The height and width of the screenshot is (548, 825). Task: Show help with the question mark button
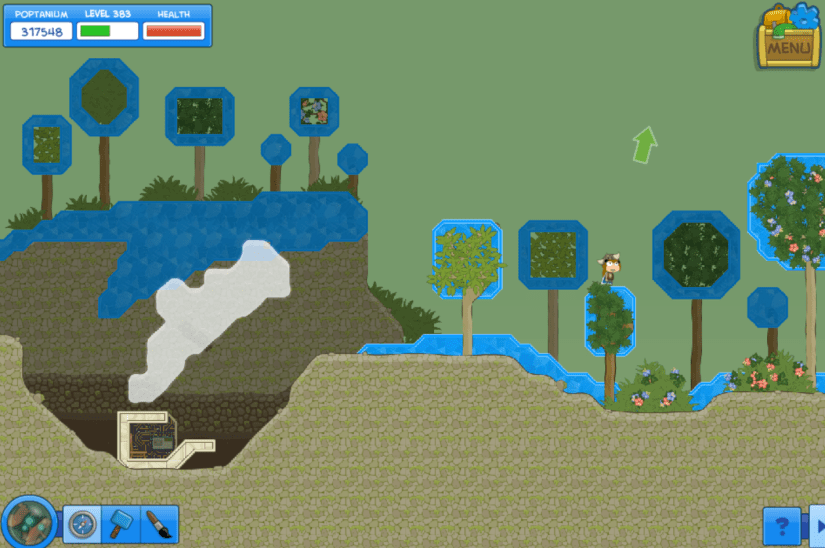782,526
